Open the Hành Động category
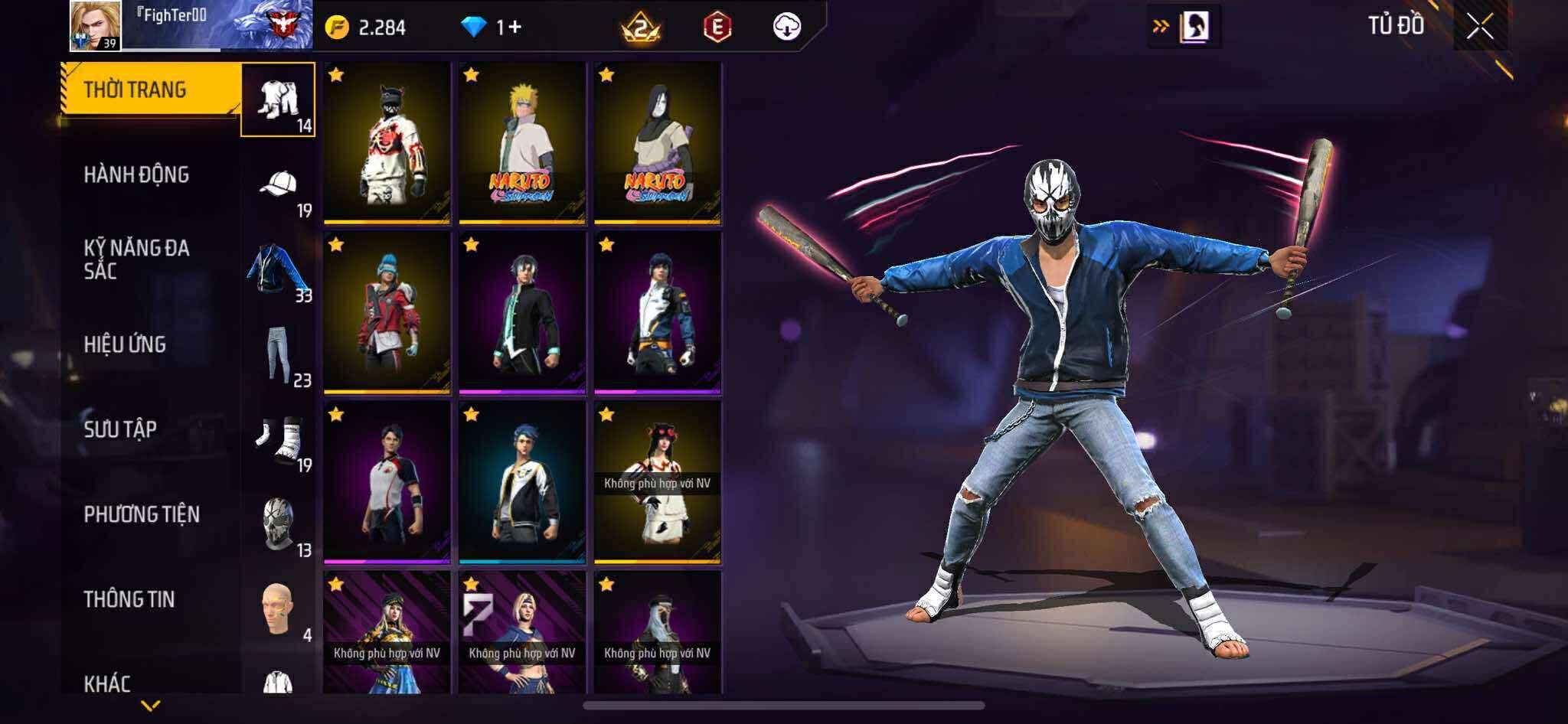The height and width of the screenshot is (724, 1568). [136, 174]
